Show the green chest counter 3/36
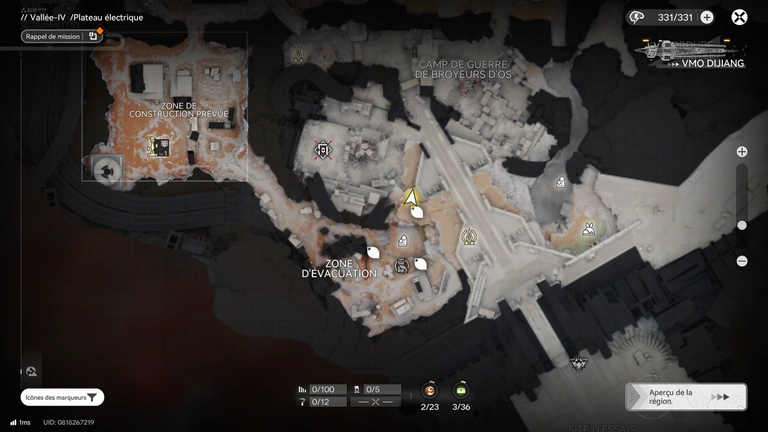The image size is (768, 432). (461, 391)
